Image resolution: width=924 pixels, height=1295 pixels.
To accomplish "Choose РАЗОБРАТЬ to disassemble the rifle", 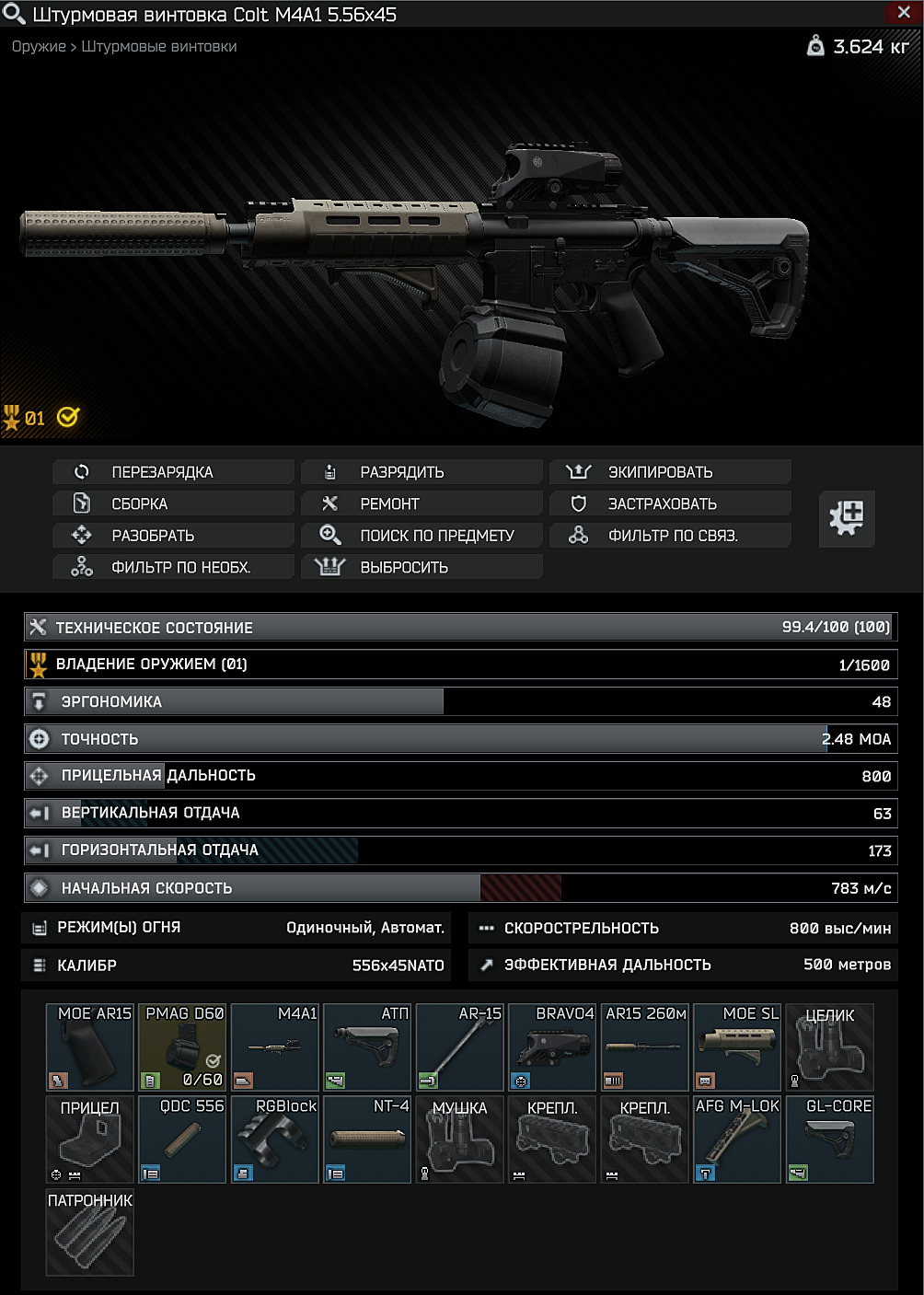I will pos(173,535).
